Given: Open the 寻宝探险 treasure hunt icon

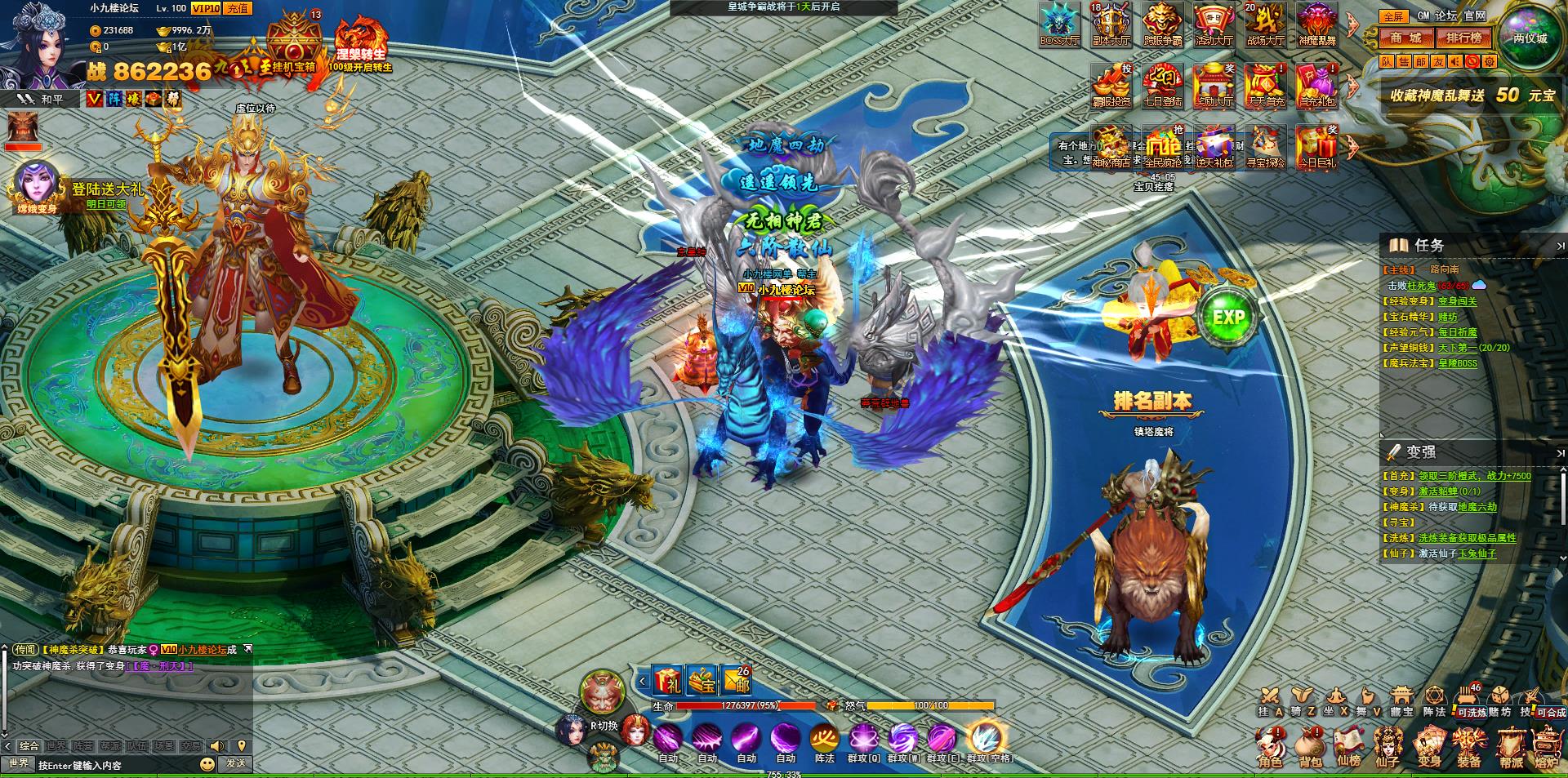Looking at the screenshot, I should coord(1265,147).
